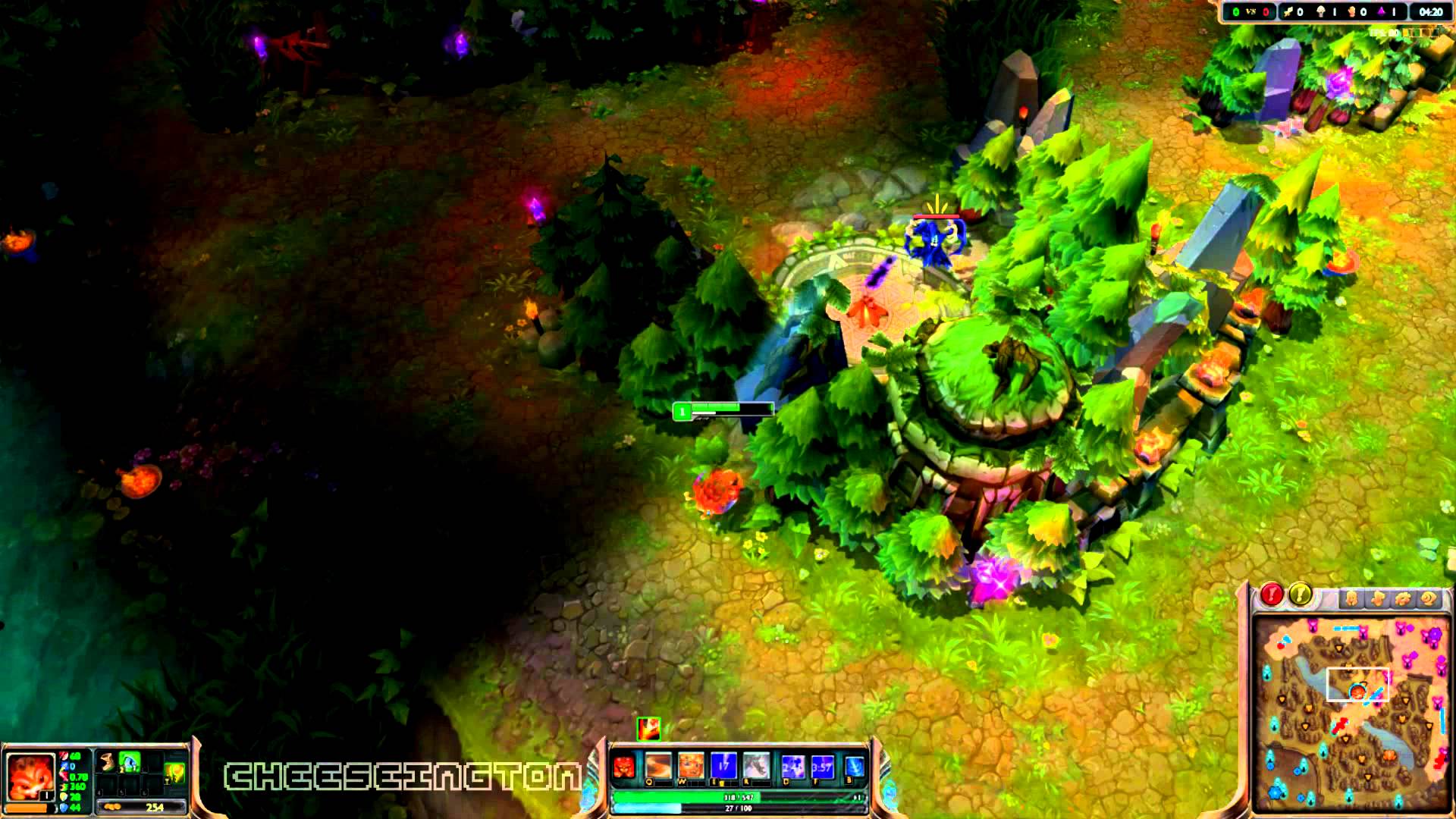Click the last button of four above minimap

[x=1428, y=599]
